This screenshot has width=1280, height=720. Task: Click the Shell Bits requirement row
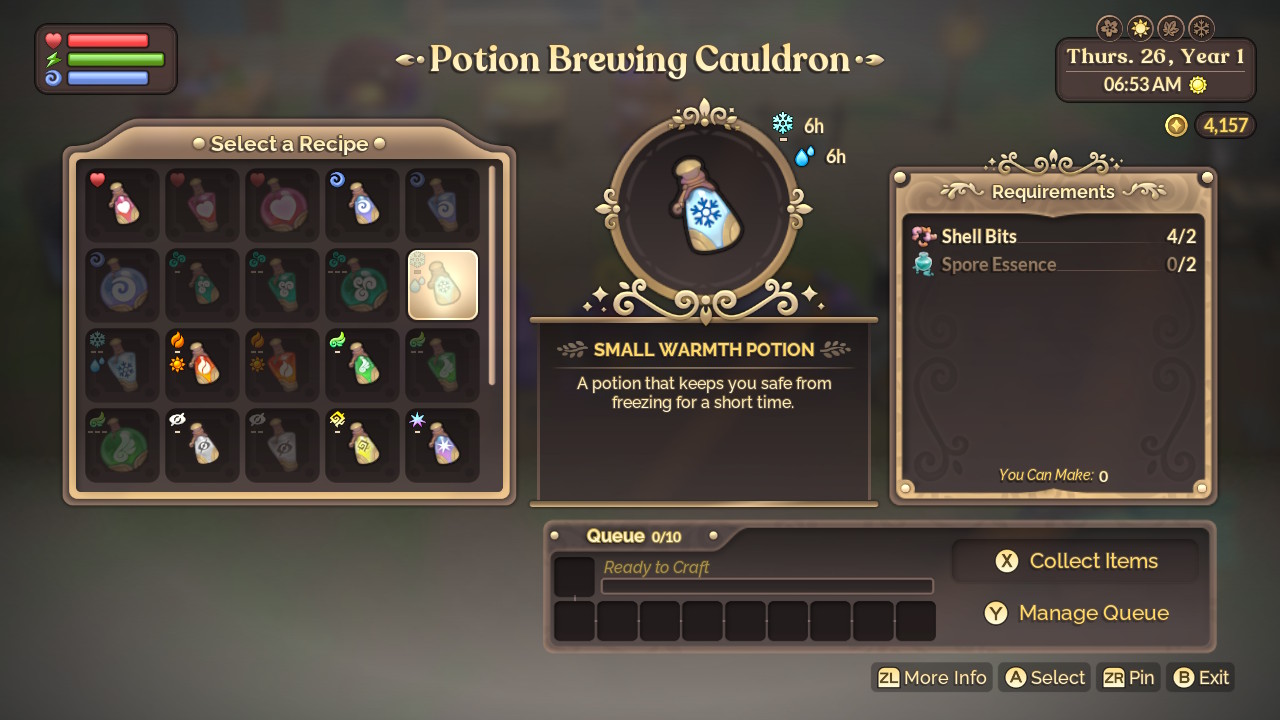point(1053,237)
